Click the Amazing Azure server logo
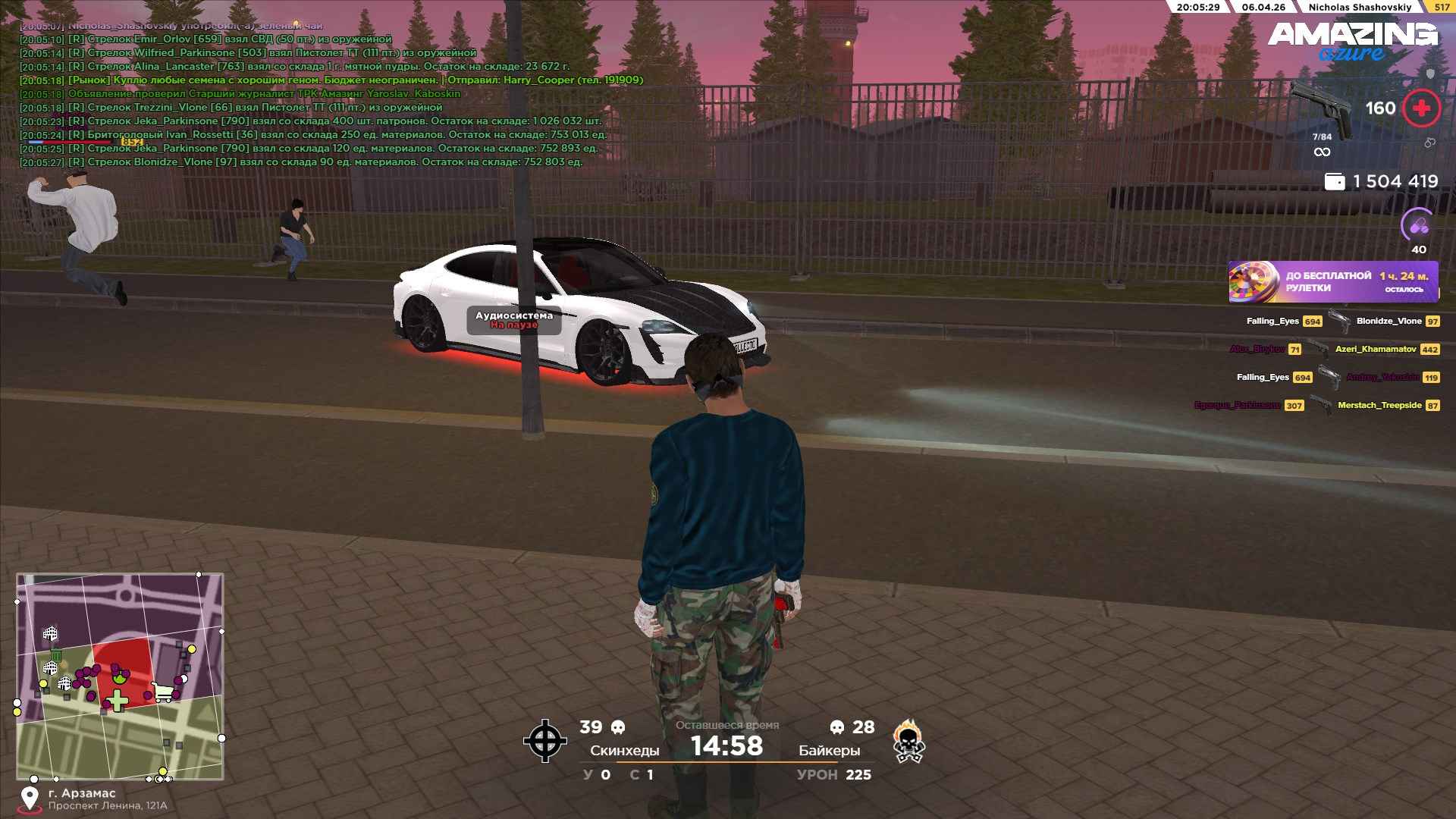This screenshot has height=819, width=1456. coord(1352,41)
